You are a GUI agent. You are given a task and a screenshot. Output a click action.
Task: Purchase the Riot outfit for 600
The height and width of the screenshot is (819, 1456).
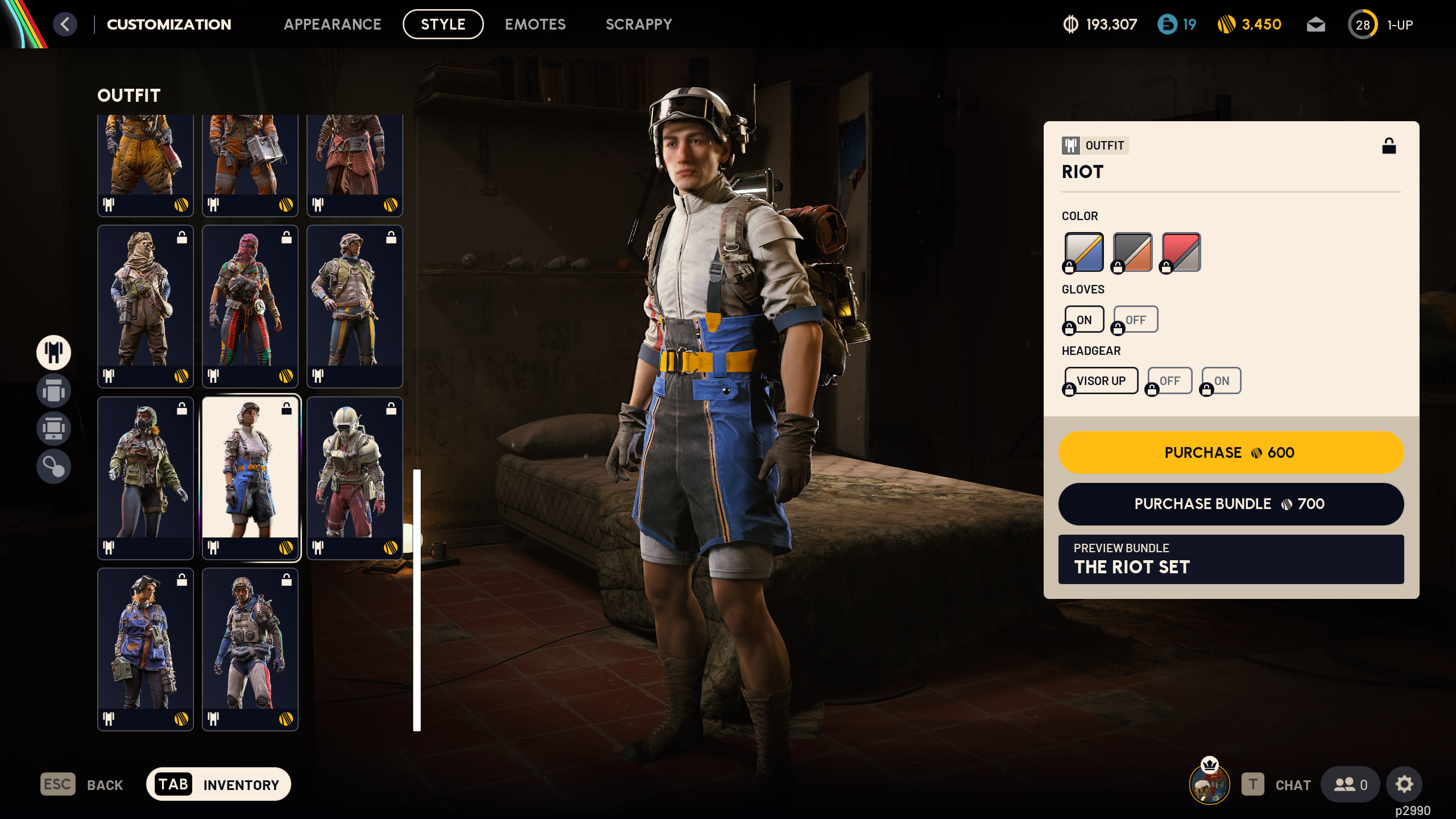click(1231, 453)
